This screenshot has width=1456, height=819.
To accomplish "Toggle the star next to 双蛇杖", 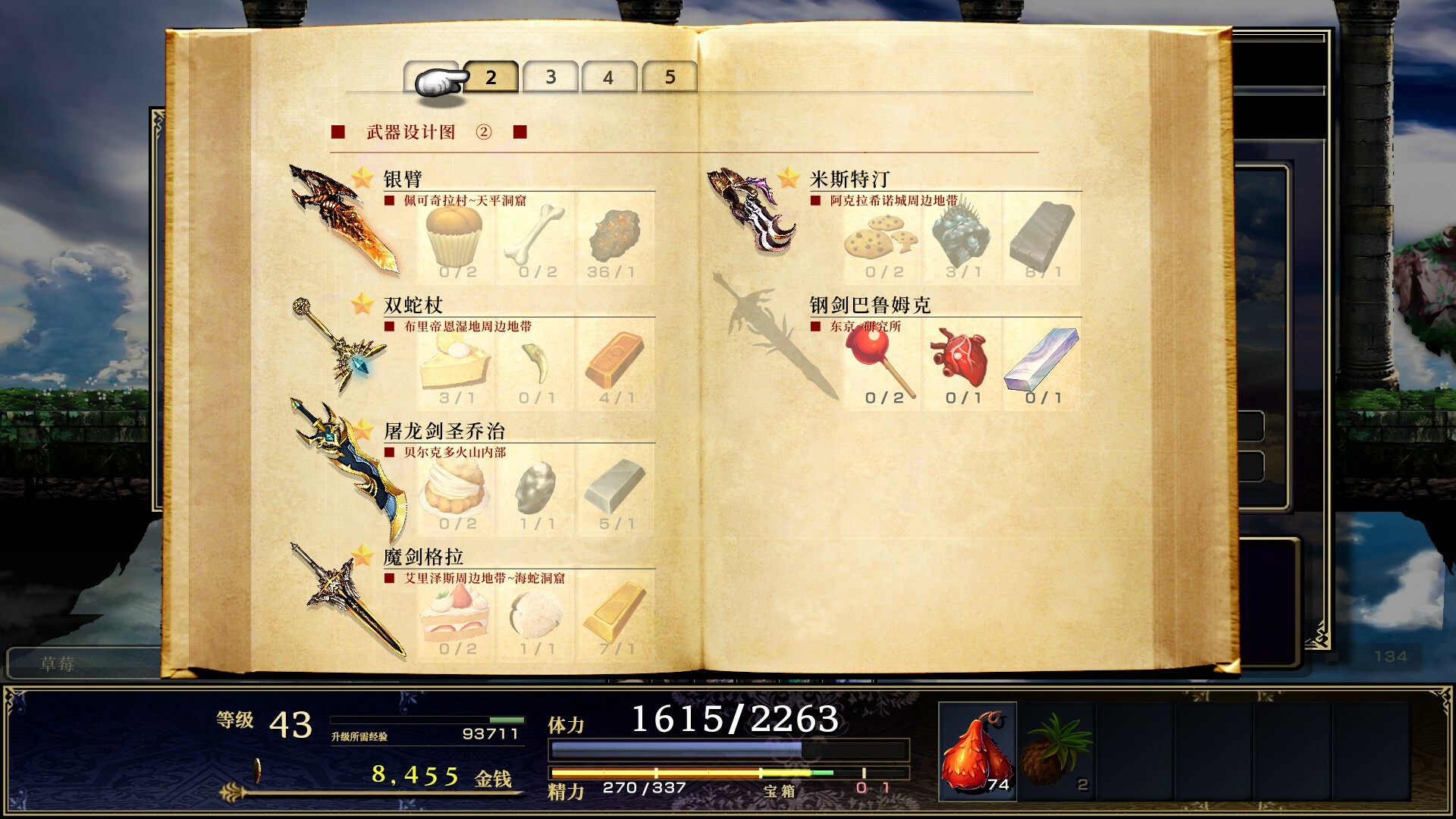I will point(362,303).
